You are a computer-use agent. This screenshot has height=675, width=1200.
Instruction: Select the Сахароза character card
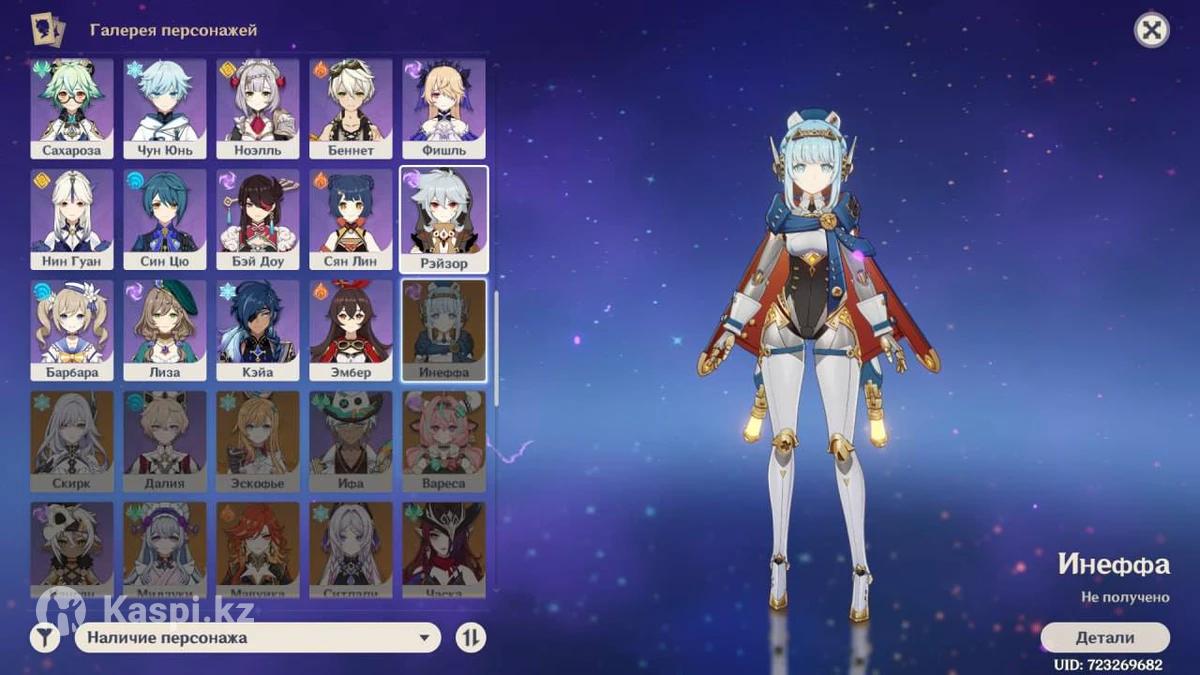[71, 108]
